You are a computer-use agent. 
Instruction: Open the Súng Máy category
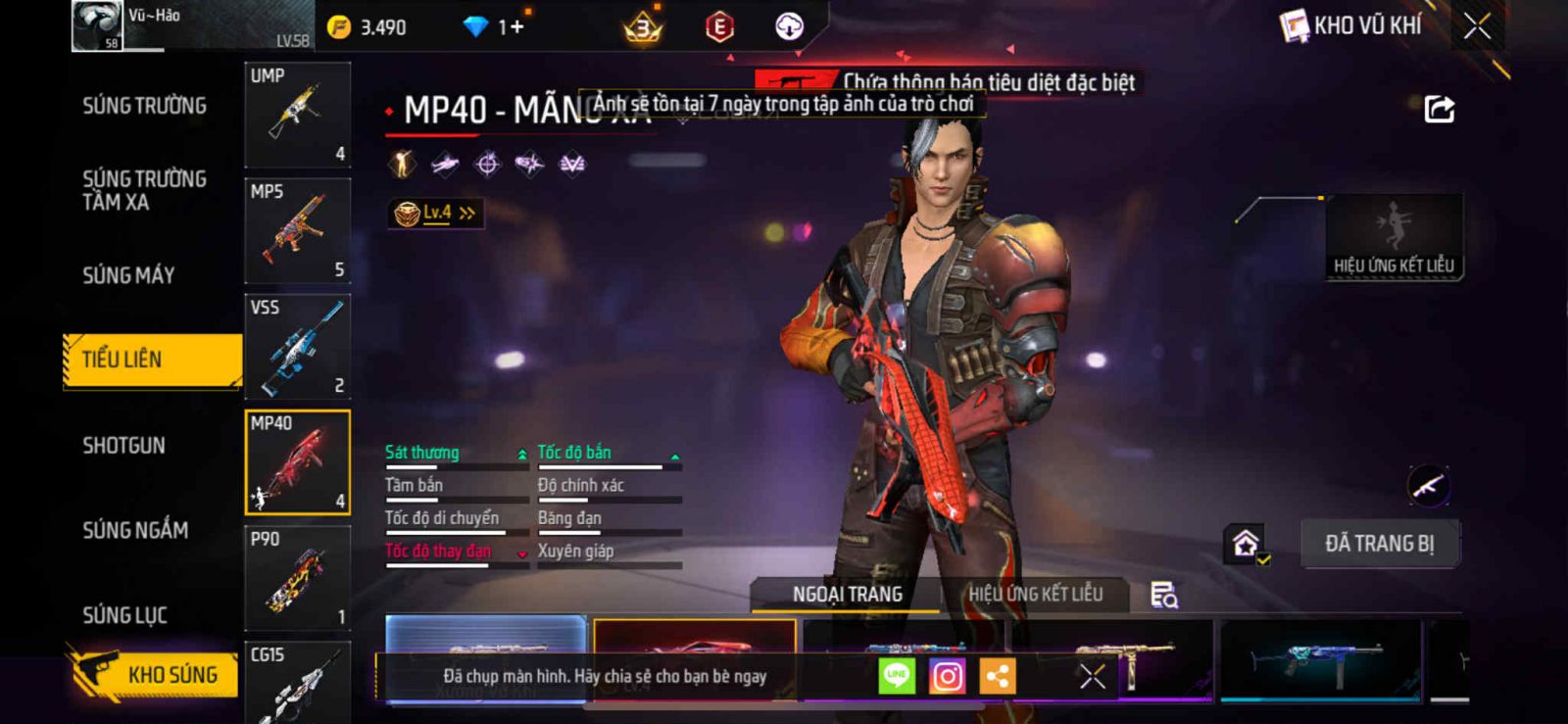(128, 275)
